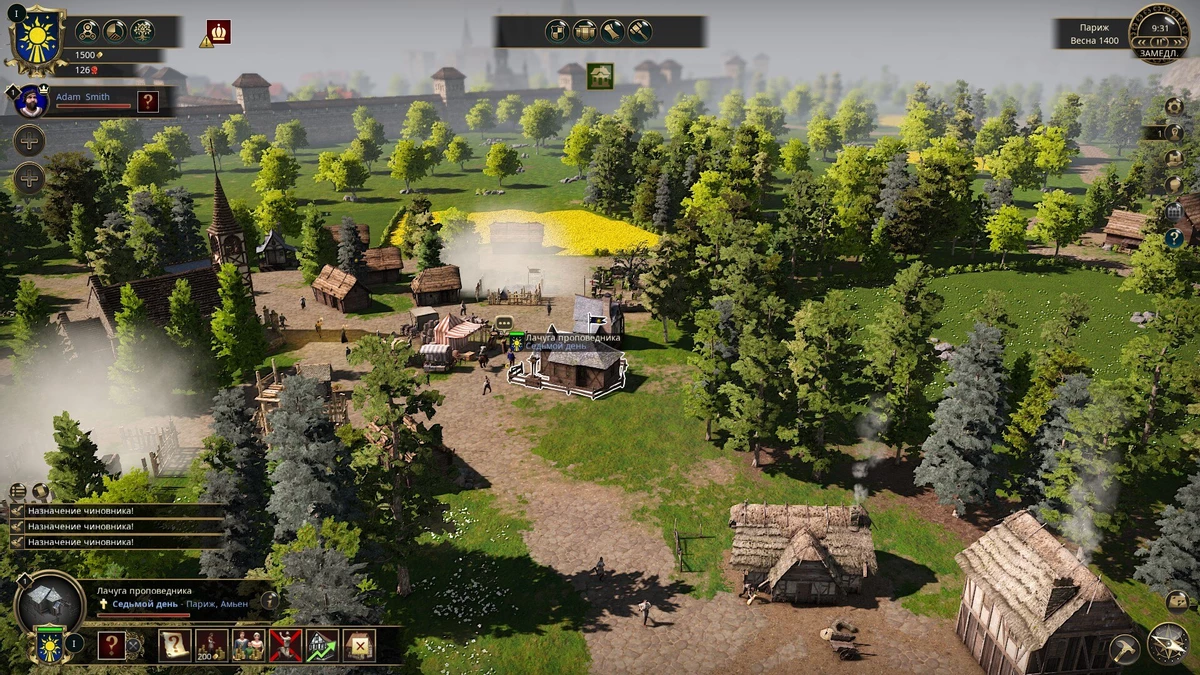Image resolution: width=1200 pixels, height=675 pixels.
Task: Select the building upgrade green arrow action
Action: (322, 646)
